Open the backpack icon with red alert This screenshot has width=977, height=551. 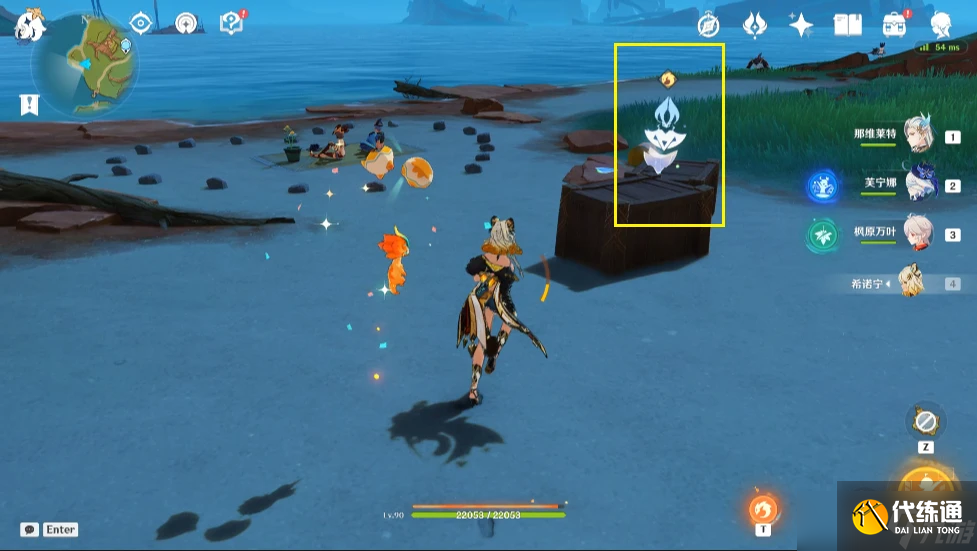tap(894, 24)
